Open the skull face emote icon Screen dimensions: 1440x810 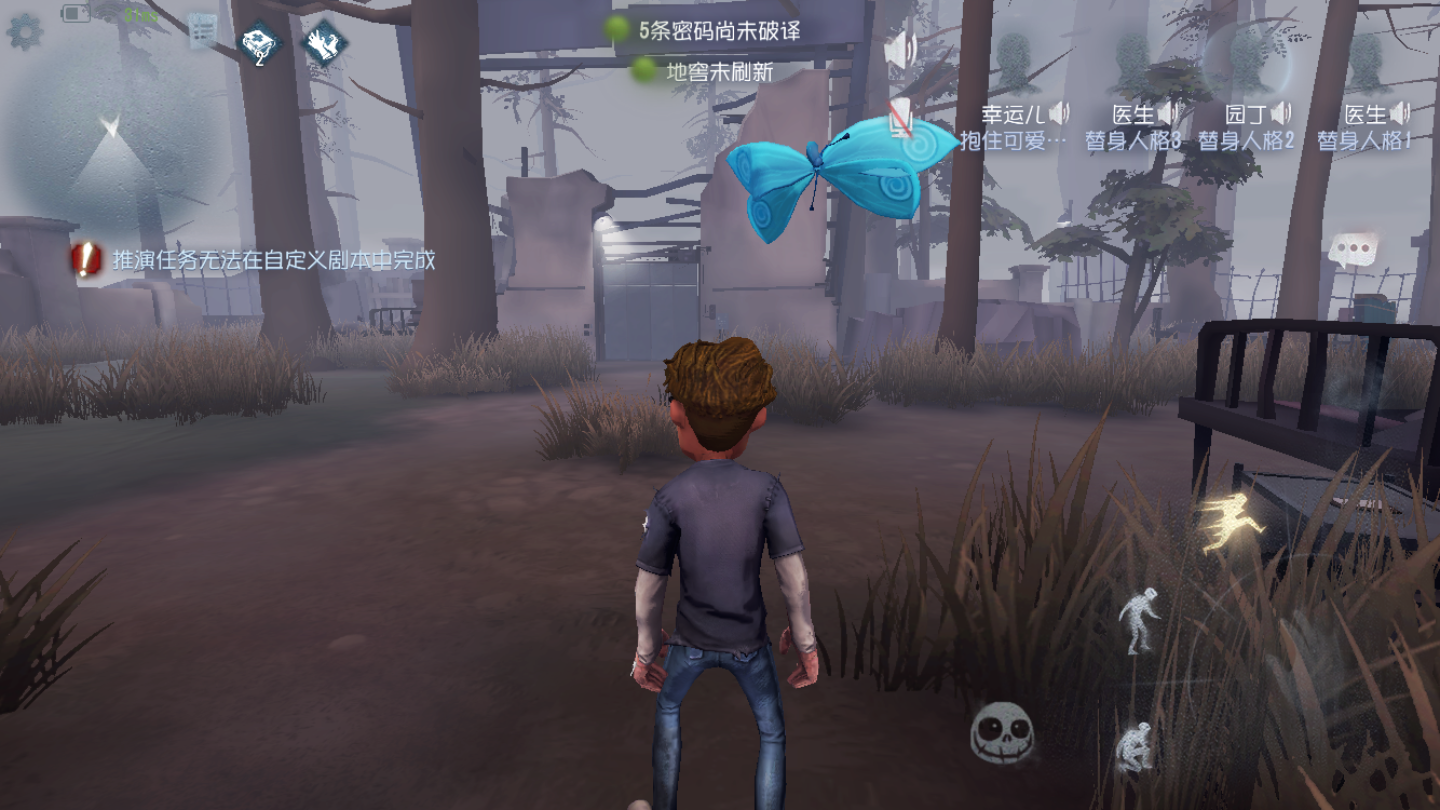[1001, 733]
